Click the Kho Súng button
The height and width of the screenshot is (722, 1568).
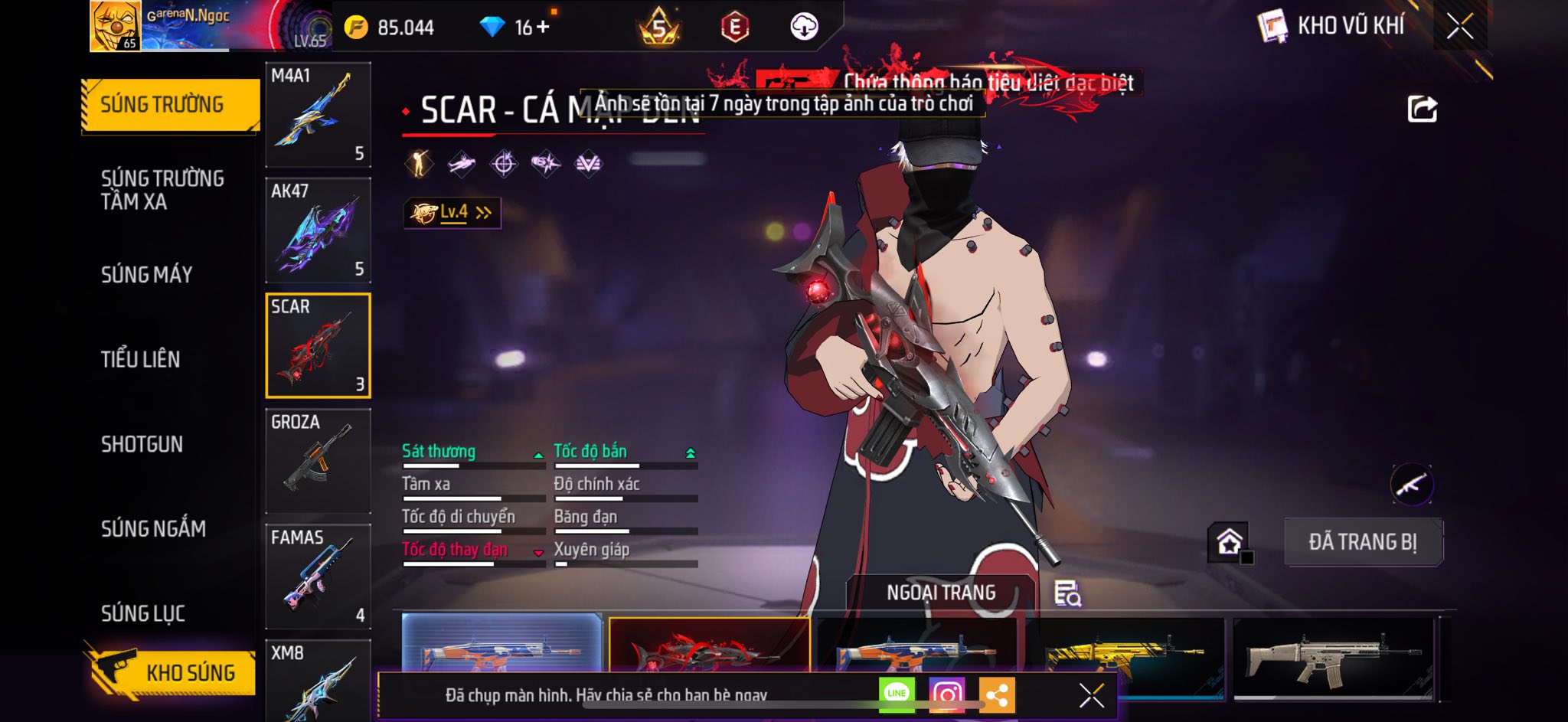pos(175,672)
